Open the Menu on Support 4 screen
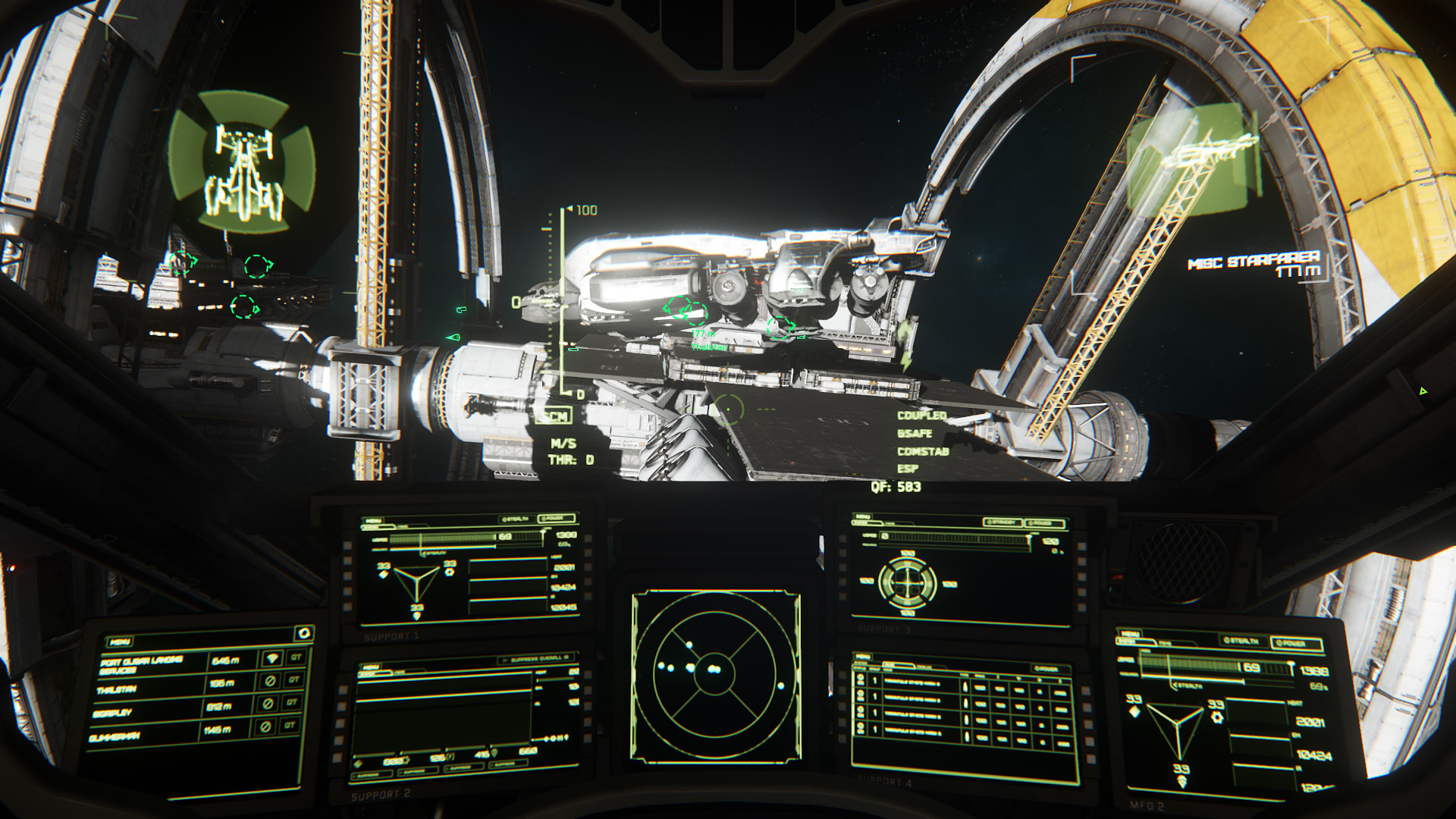Screen dimensions: 1456x819 (x=863, y=656)
